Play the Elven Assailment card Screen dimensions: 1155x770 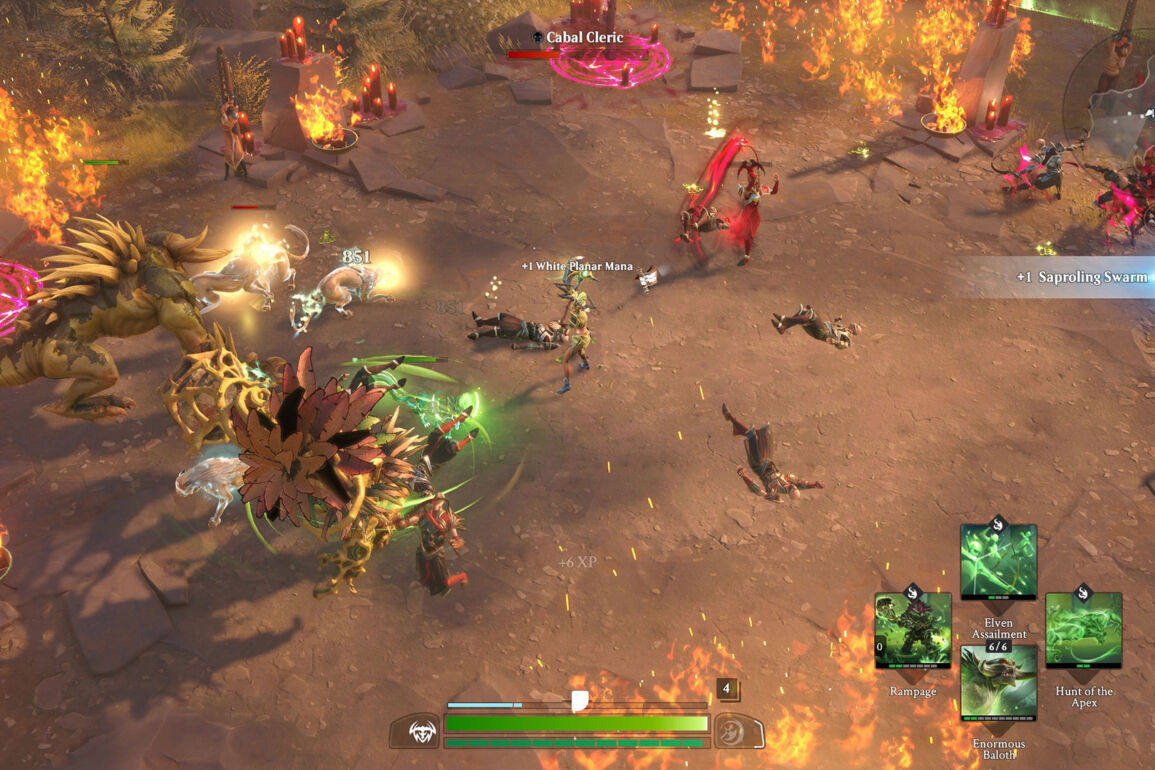point(998,563)
